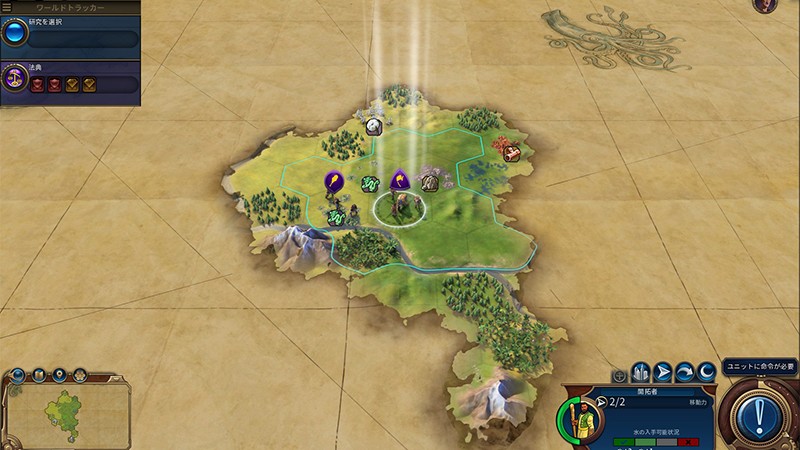The height and width of the screenshot is (450, 800).
Task: Select the settler unit on the map
Action: click(x=398, y=206)
